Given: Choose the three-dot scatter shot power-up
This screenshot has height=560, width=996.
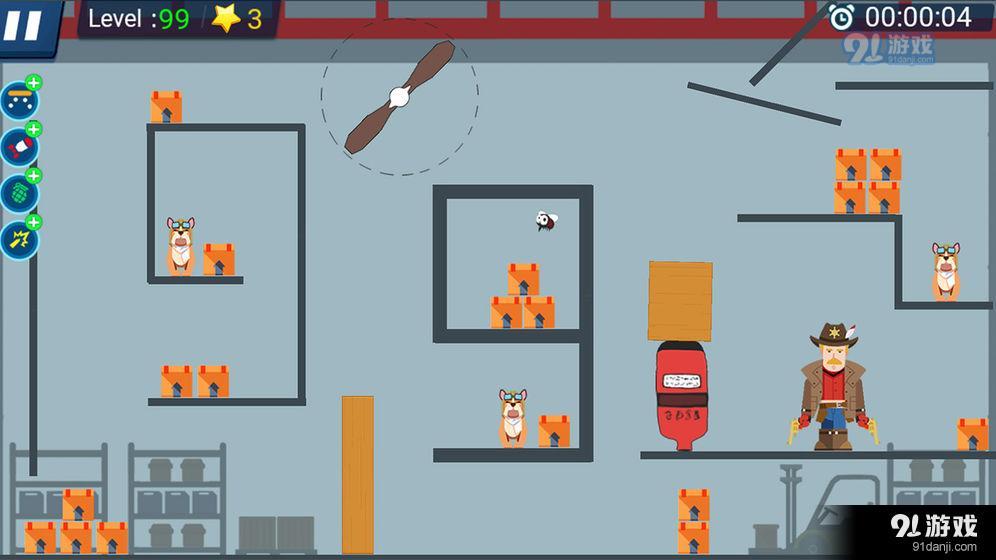Looking at the screenshot, I should coord(18,101).
